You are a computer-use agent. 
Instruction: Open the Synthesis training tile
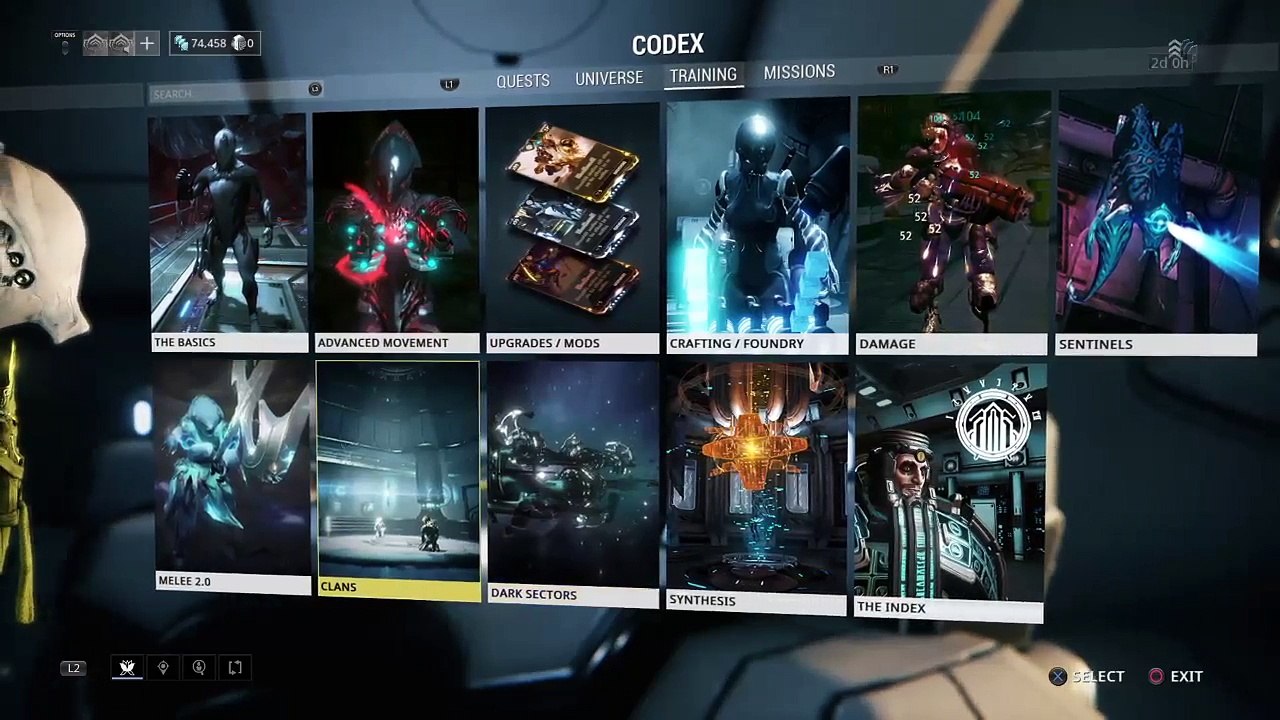(x=756, y=487)
